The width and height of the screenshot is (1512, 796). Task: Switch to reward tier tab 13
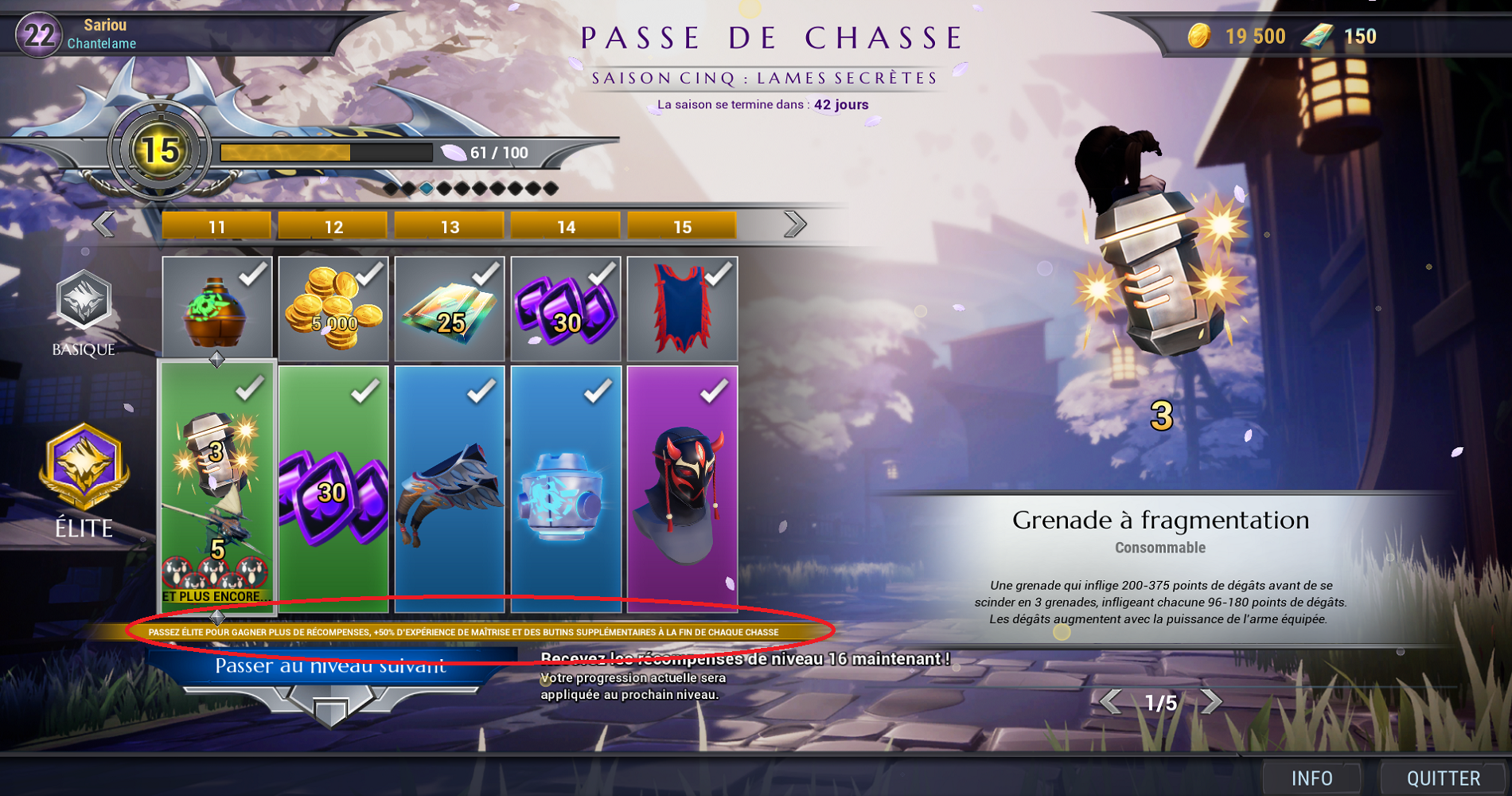[449, 226]
